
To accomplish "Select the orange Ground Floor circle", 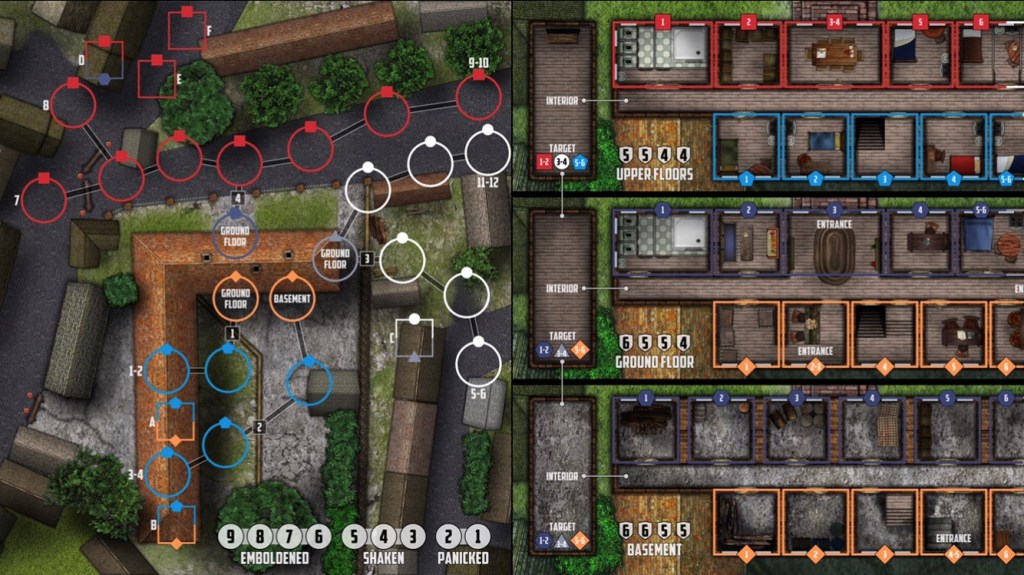I will [x=236, y=297].
